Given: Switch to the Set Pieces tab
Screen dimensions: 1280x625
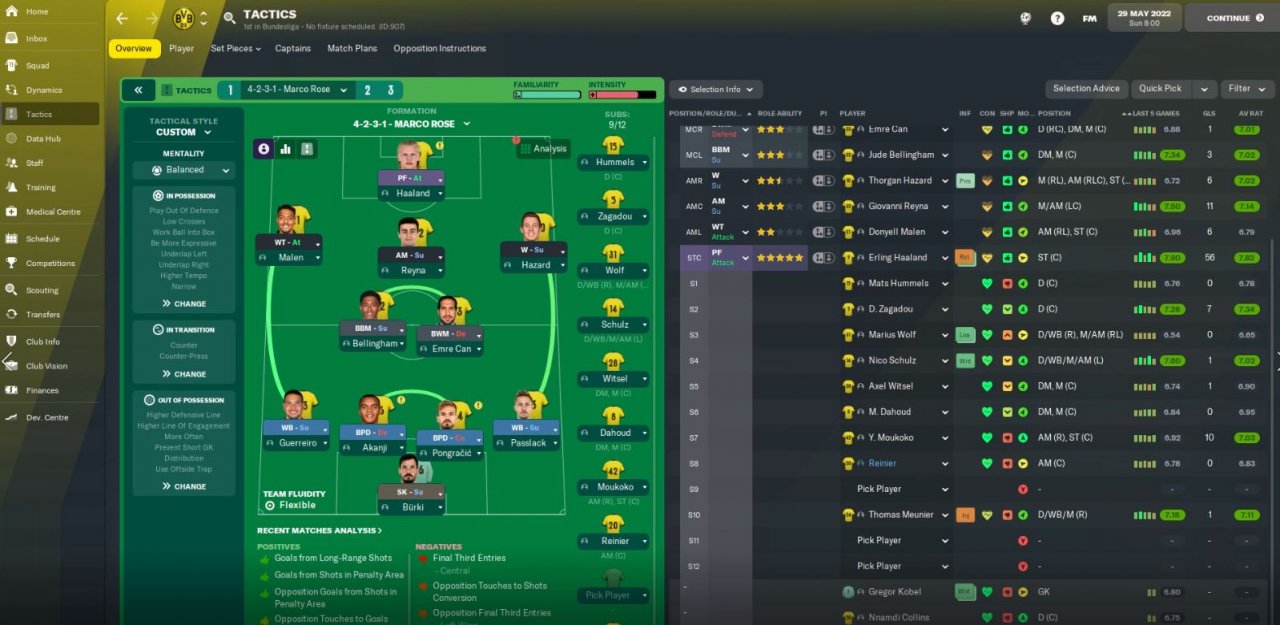Looking at the screenshot, I should 235,48.
